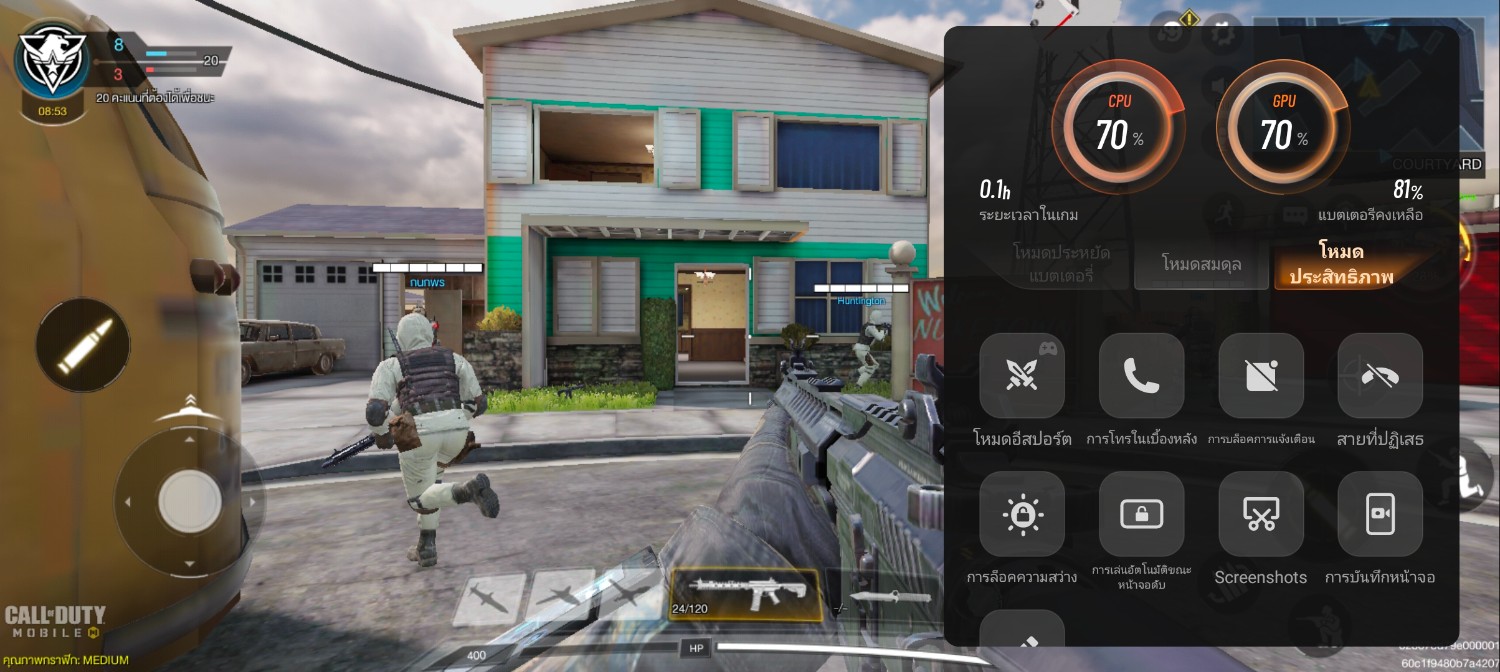Take a screenshot with the Screenshots button
The height and width of the screenshot is (672, 1500).
1260,514
